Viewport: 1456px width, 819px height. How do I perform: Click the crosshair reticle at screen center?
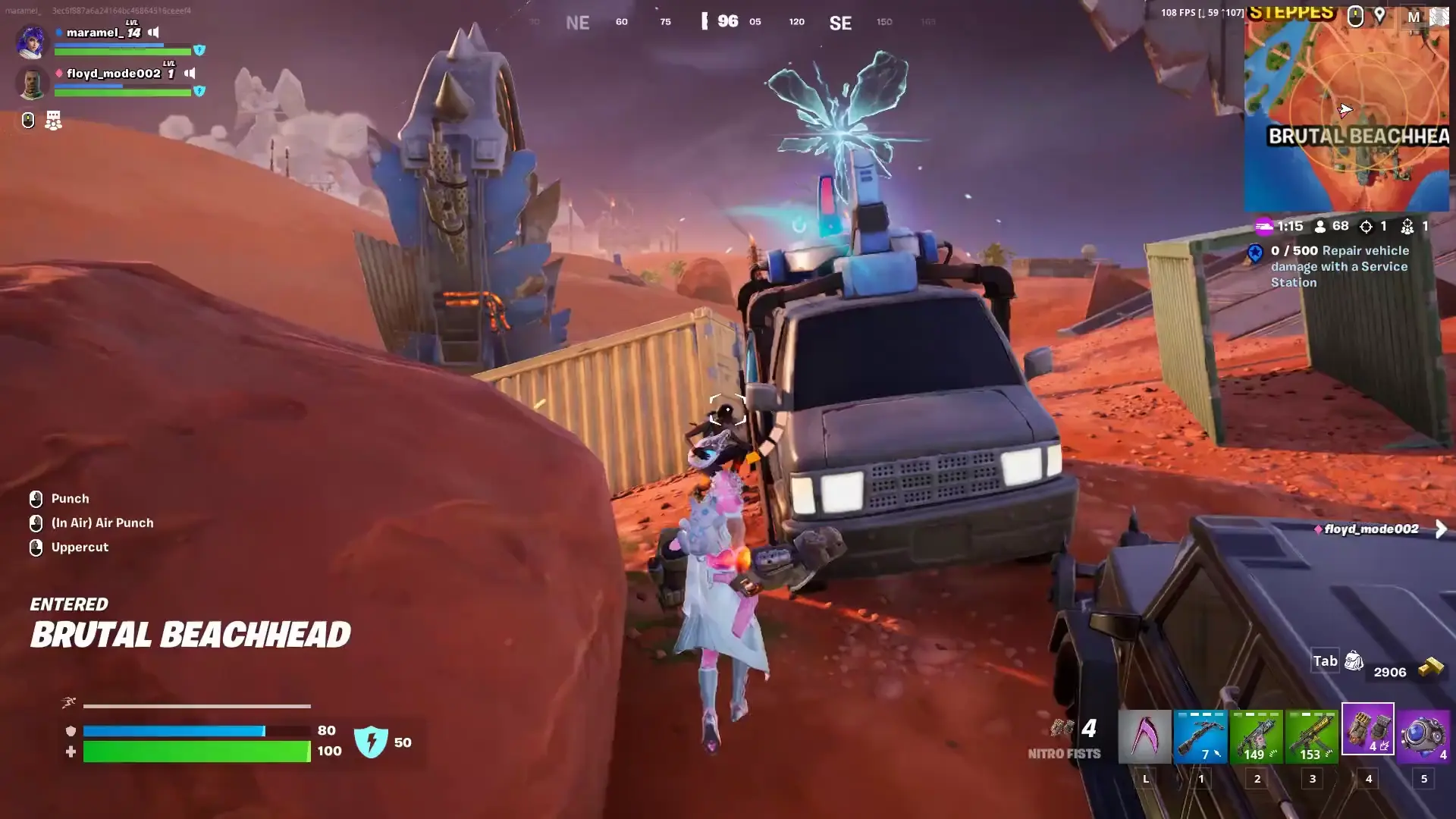(x=726, y=409)
